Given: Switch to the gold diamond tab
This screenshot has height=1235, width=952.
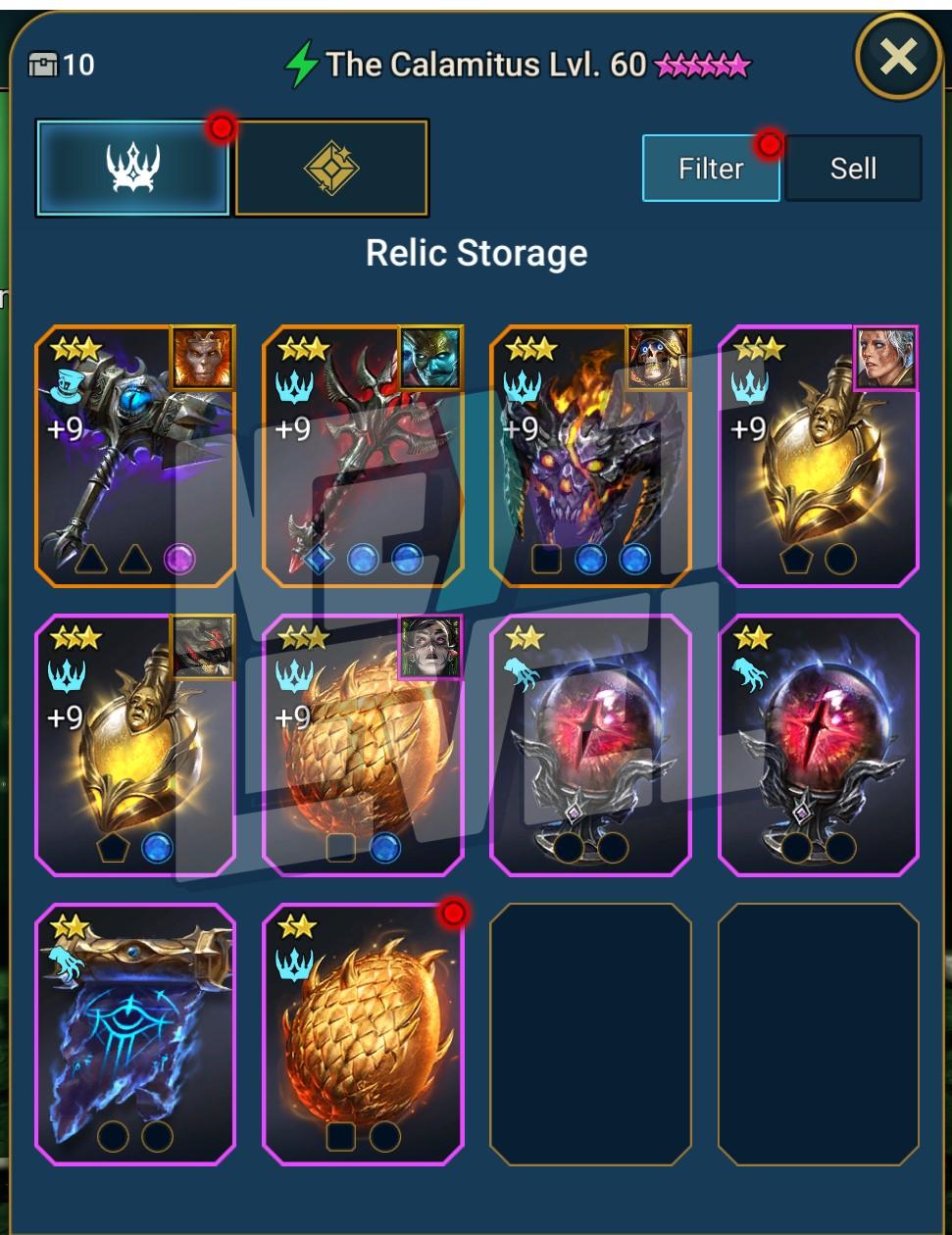Looking at the screenshot, I should click(331, 168).
